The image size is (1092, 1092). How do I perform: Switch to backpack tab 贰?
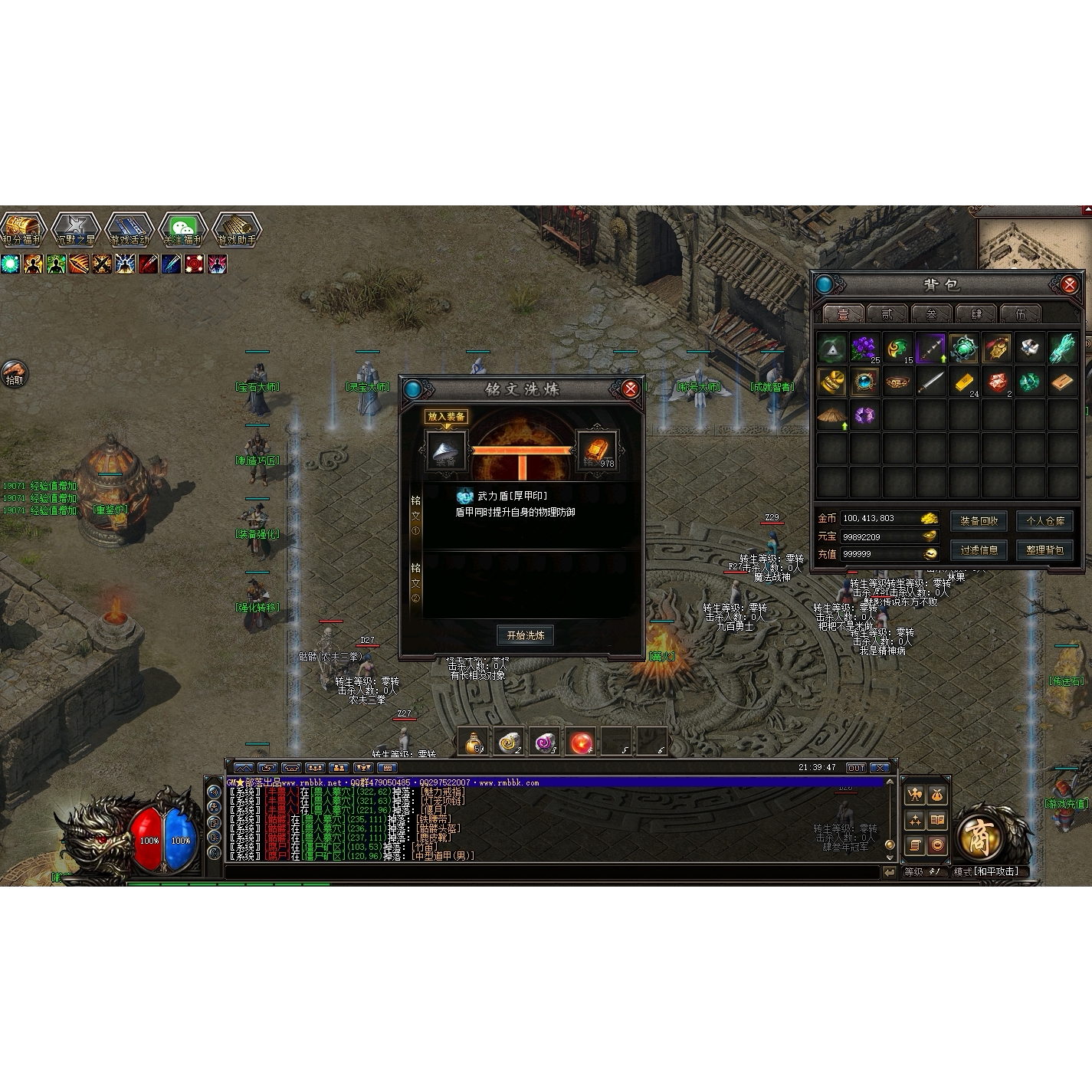click(x=887, y=313)
